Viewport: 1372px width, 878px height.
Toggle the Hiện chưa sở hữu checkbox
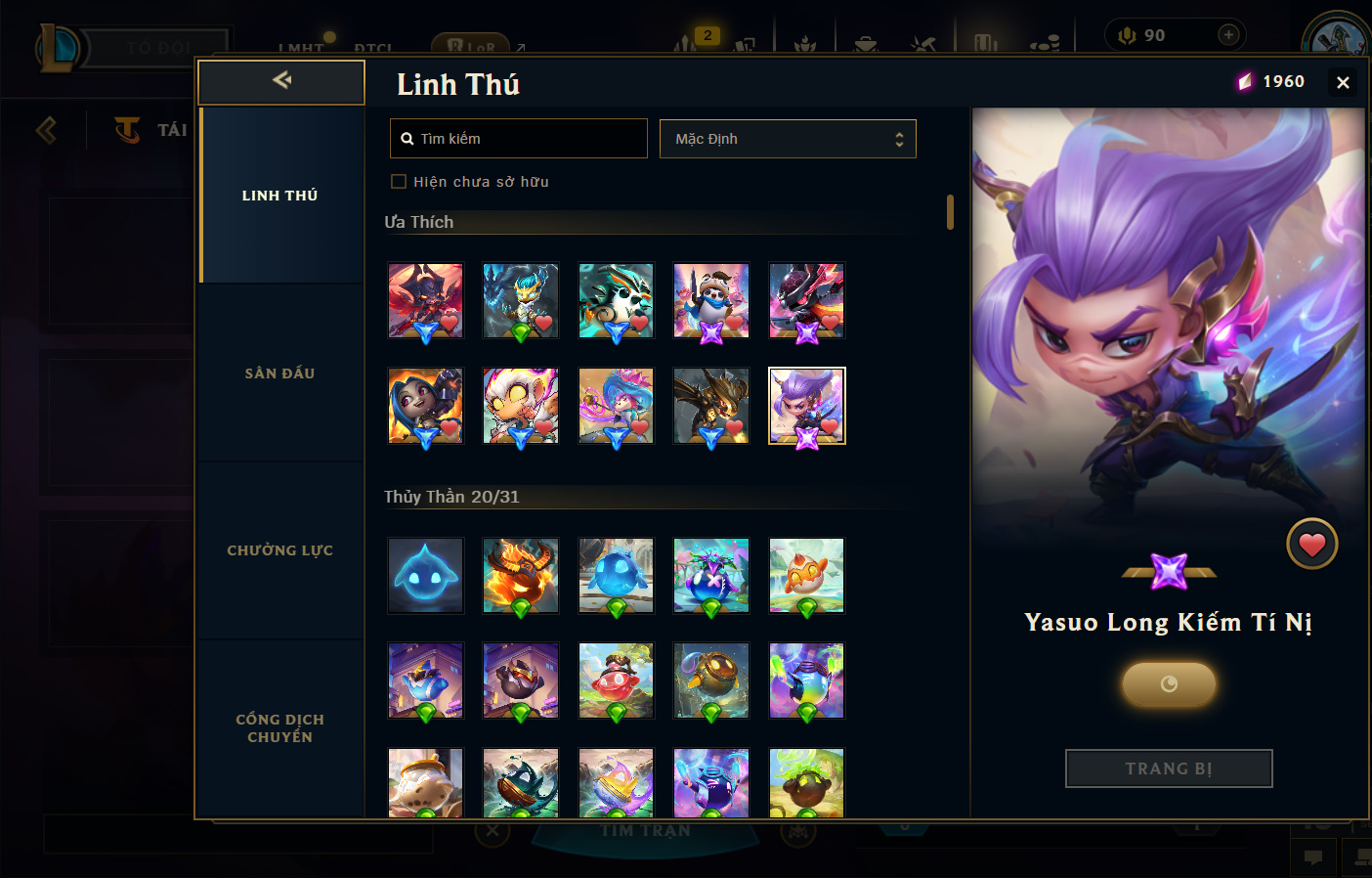click(399, 182)
